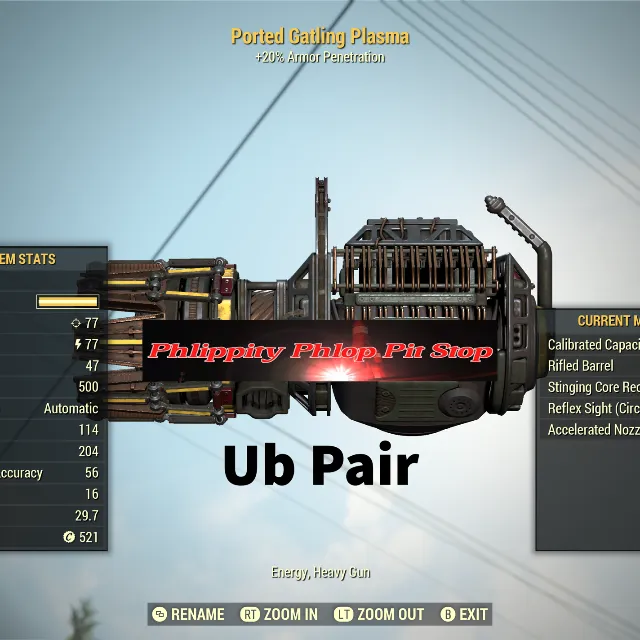Exit the weapon inspect screen

coord(464,614)
